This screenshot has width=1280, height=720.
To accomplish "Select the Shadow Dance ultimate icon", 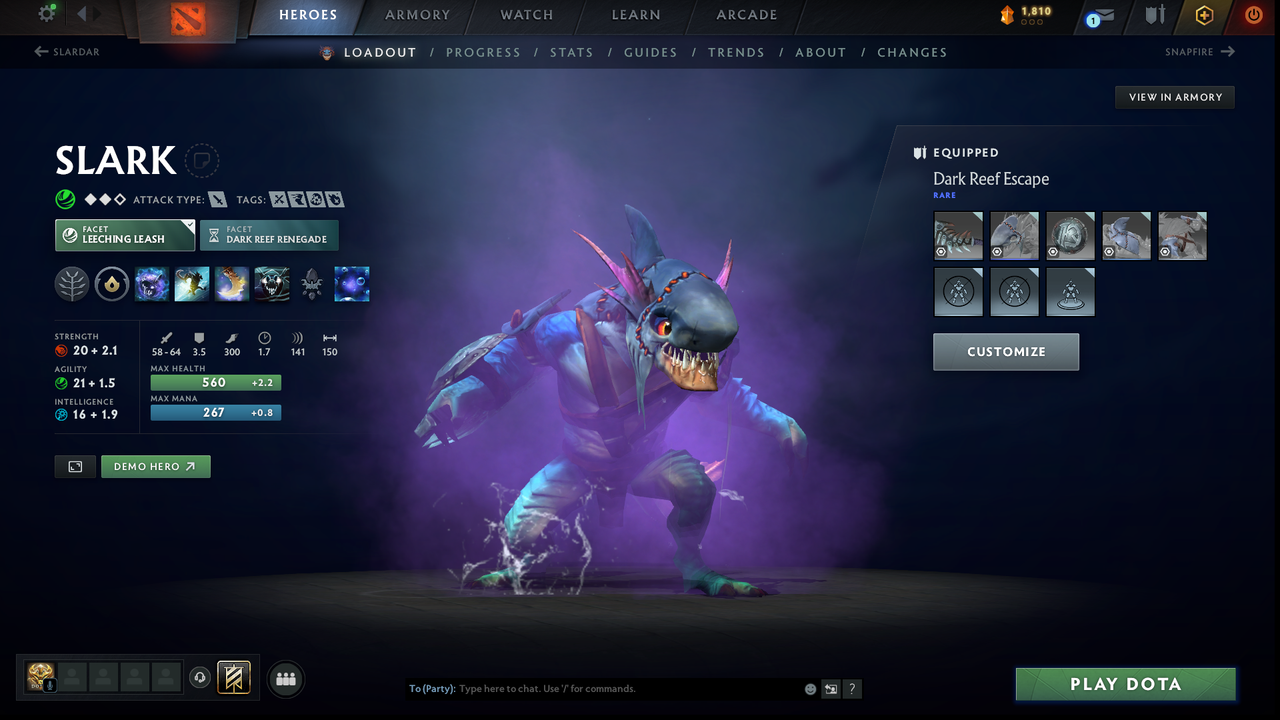I will click(271, 283).
